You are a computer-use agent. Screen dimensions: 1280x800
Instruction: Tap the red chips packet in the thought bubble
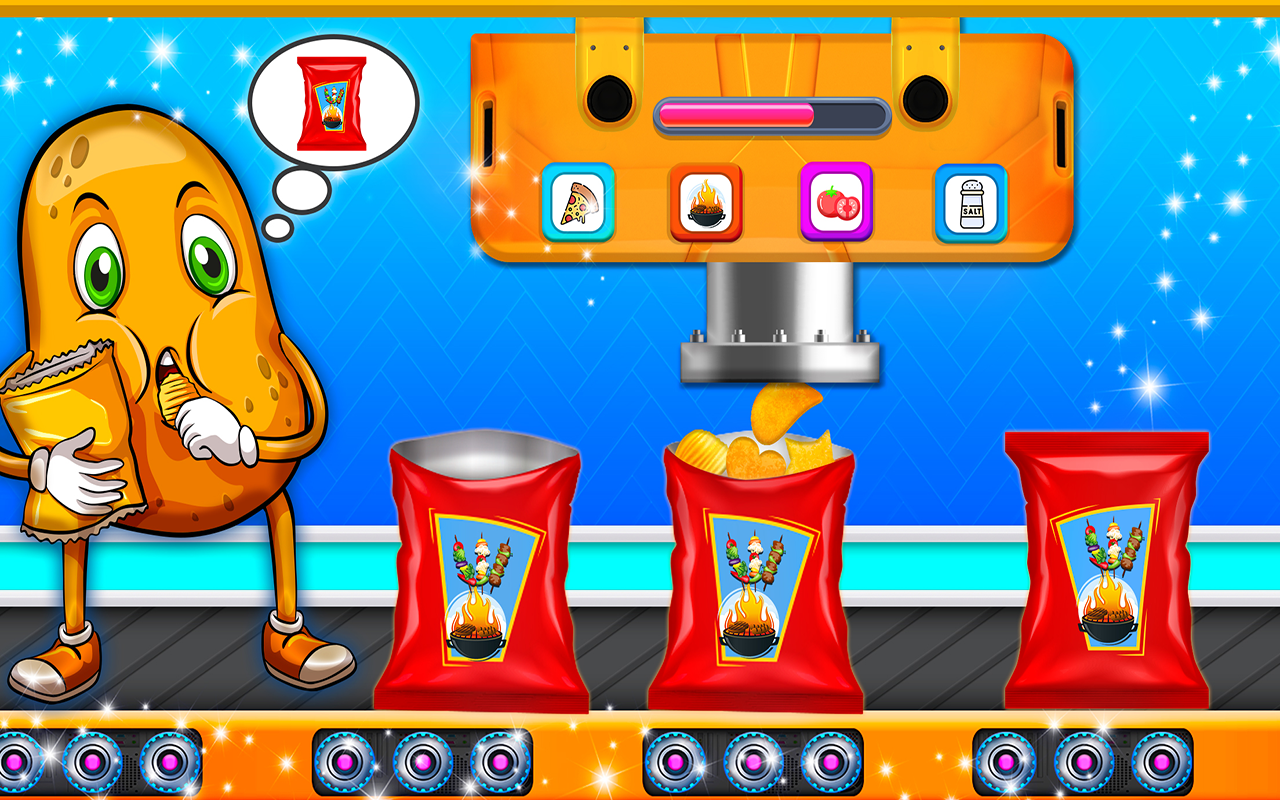pos(330,97)
